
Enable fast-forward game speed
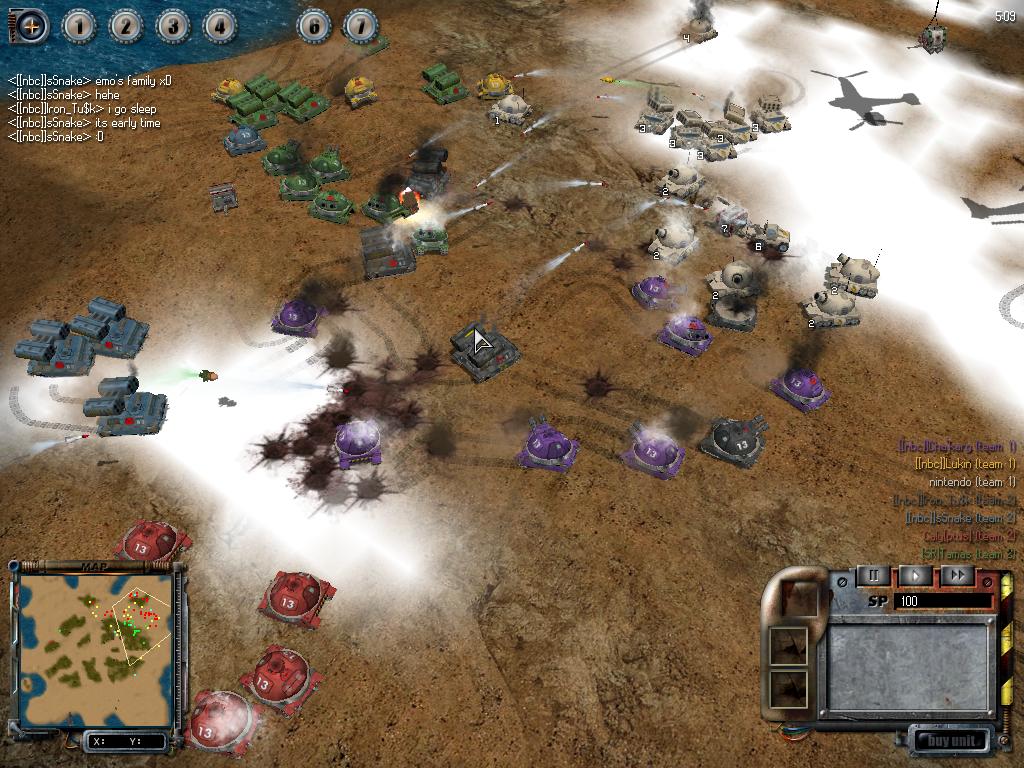coord(957,575)
